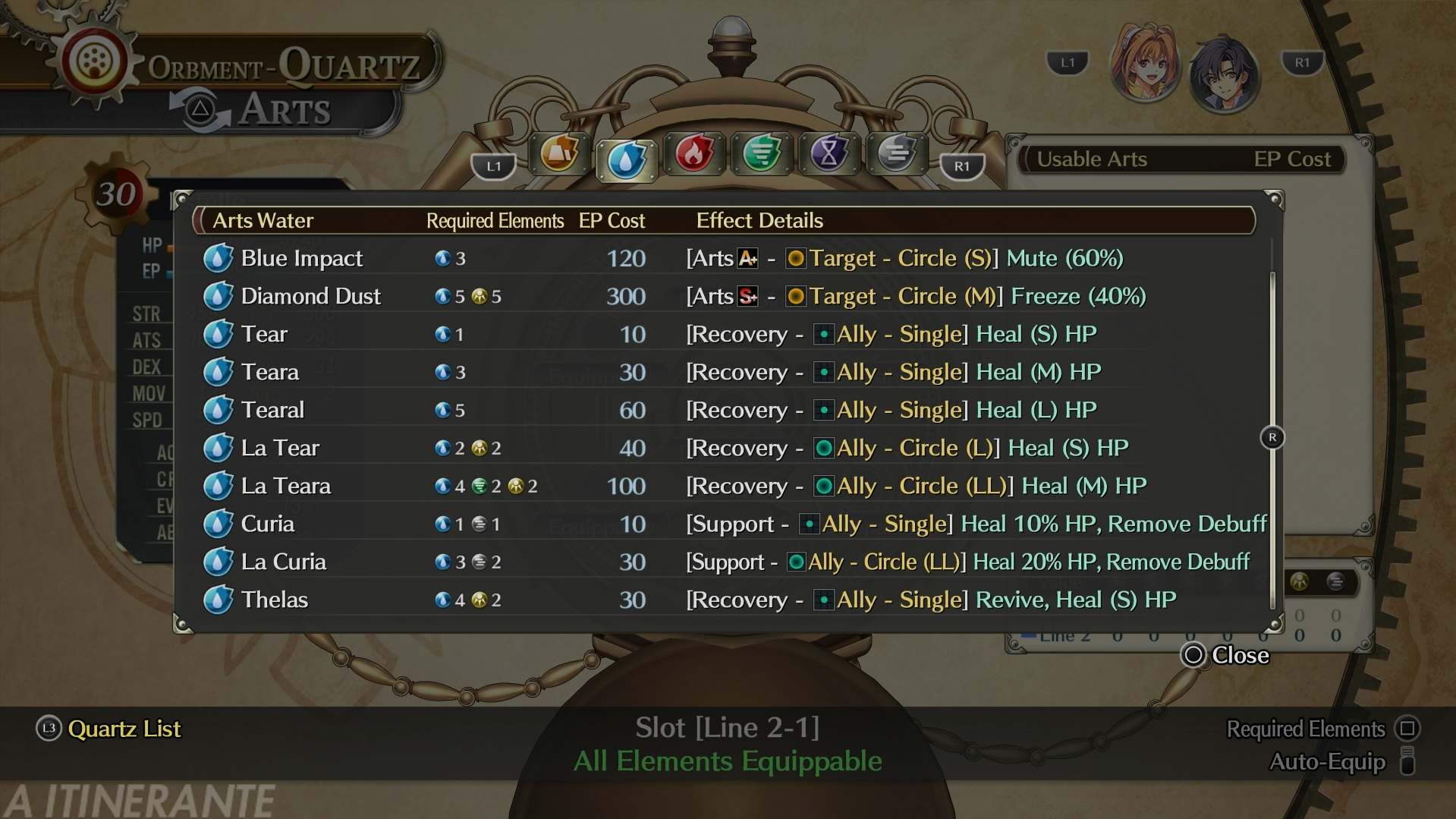Select the La Curia art row

click(283, 562)
